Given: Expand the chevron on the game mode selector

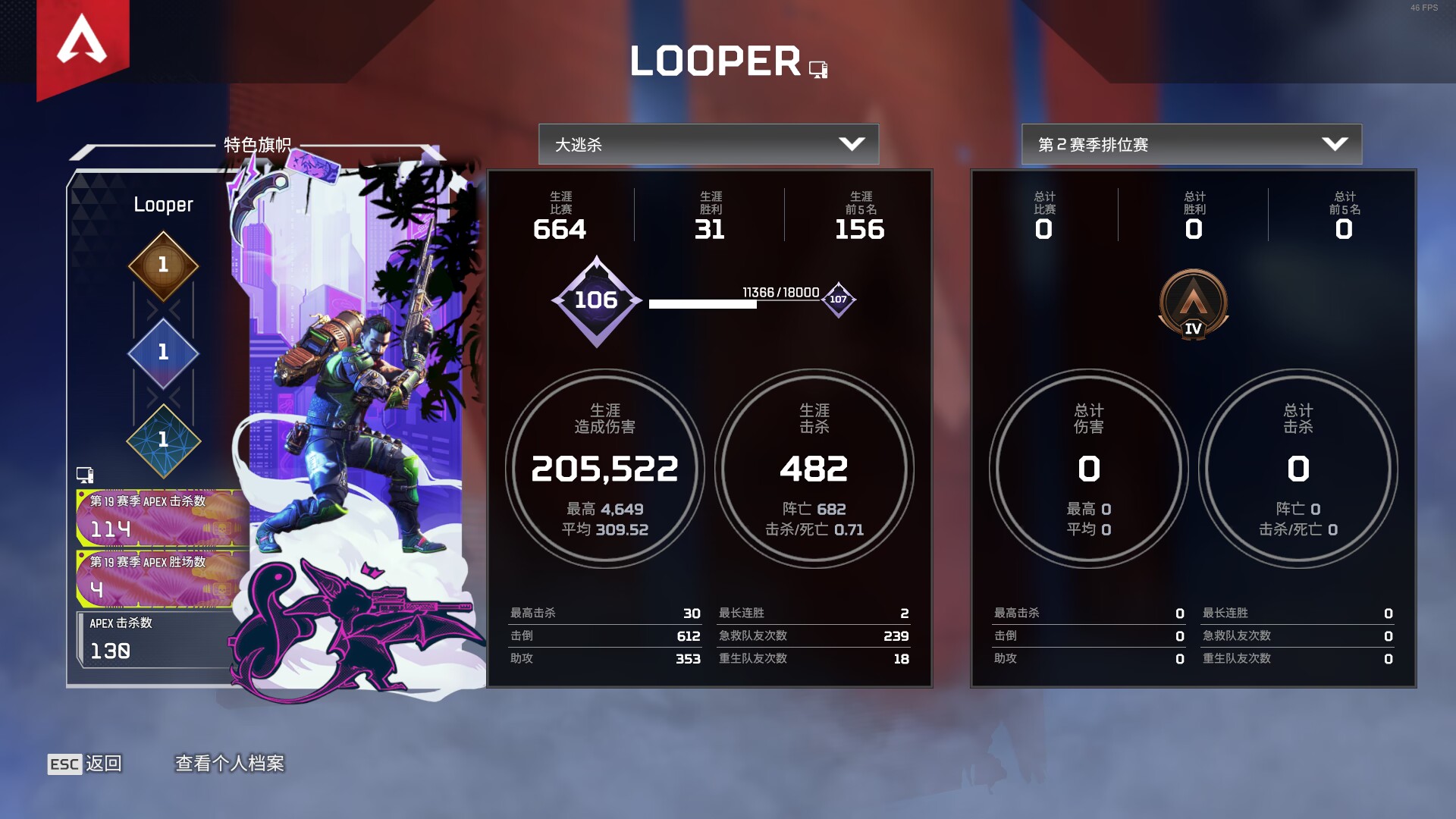Looking at the screenshot, I should pos(853,144).
